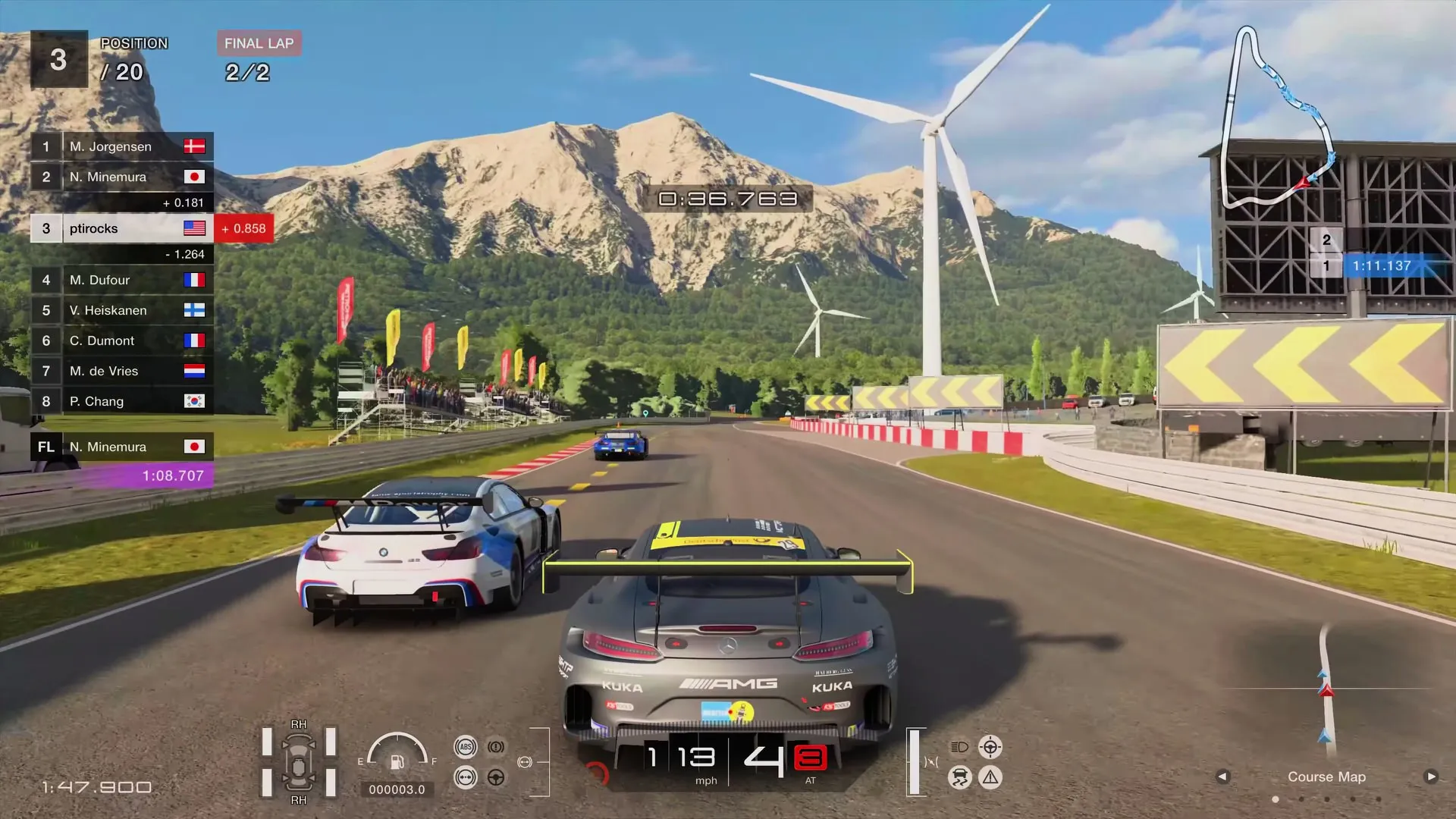Pick V. Heiskanen from the standings

tap(121, 310)
